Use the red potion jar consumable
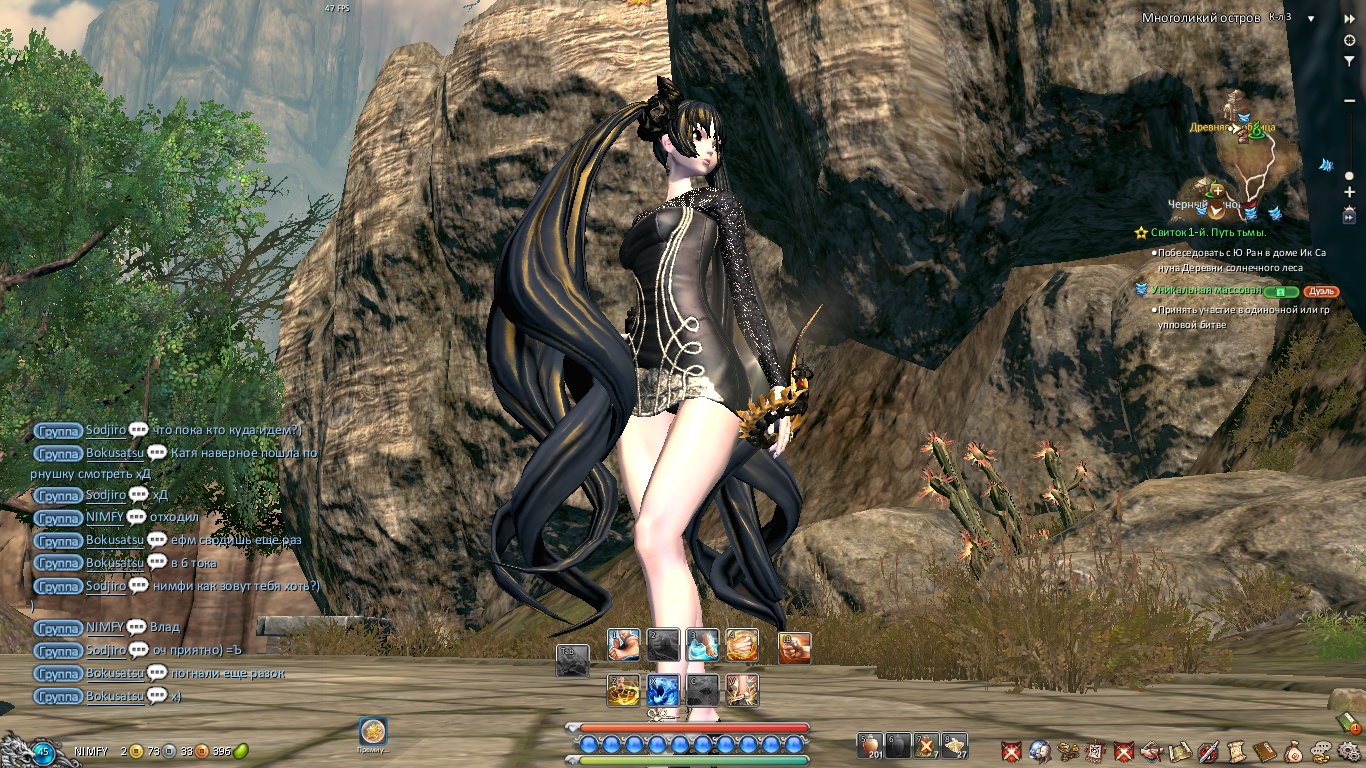Image resolution: width=1366 pixels, height=768 pixels. (x=871, y=745)
